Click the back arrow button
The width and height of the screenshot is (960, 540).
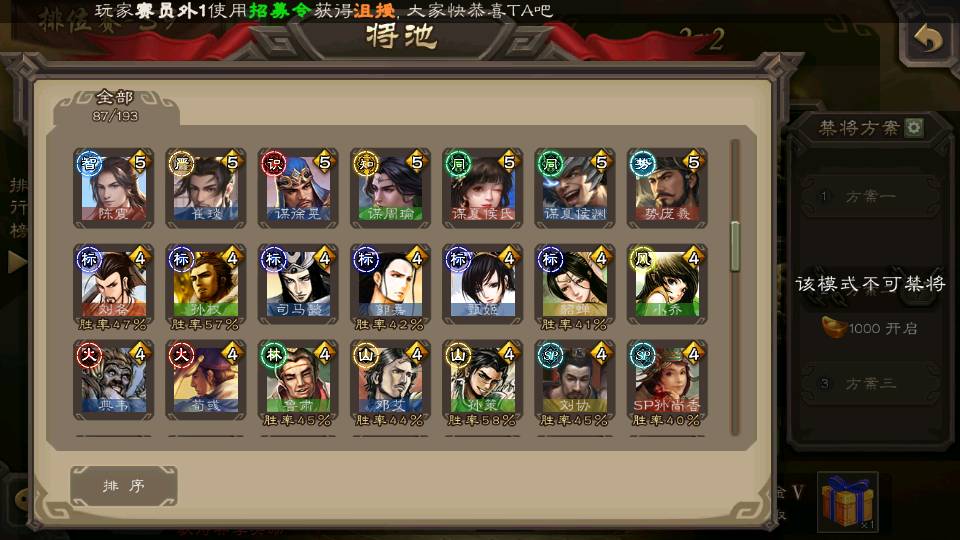coord(929,40)
